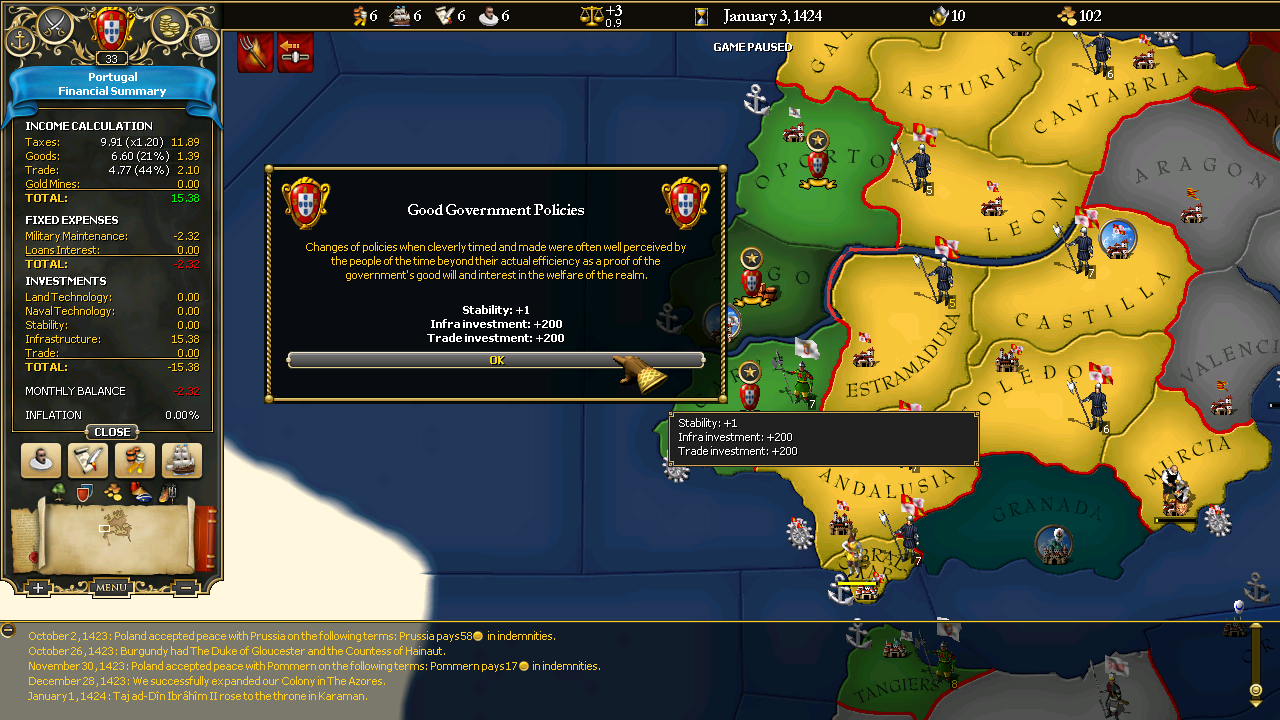Click the arrow and slider alert banner

click(x=295, y=53)
